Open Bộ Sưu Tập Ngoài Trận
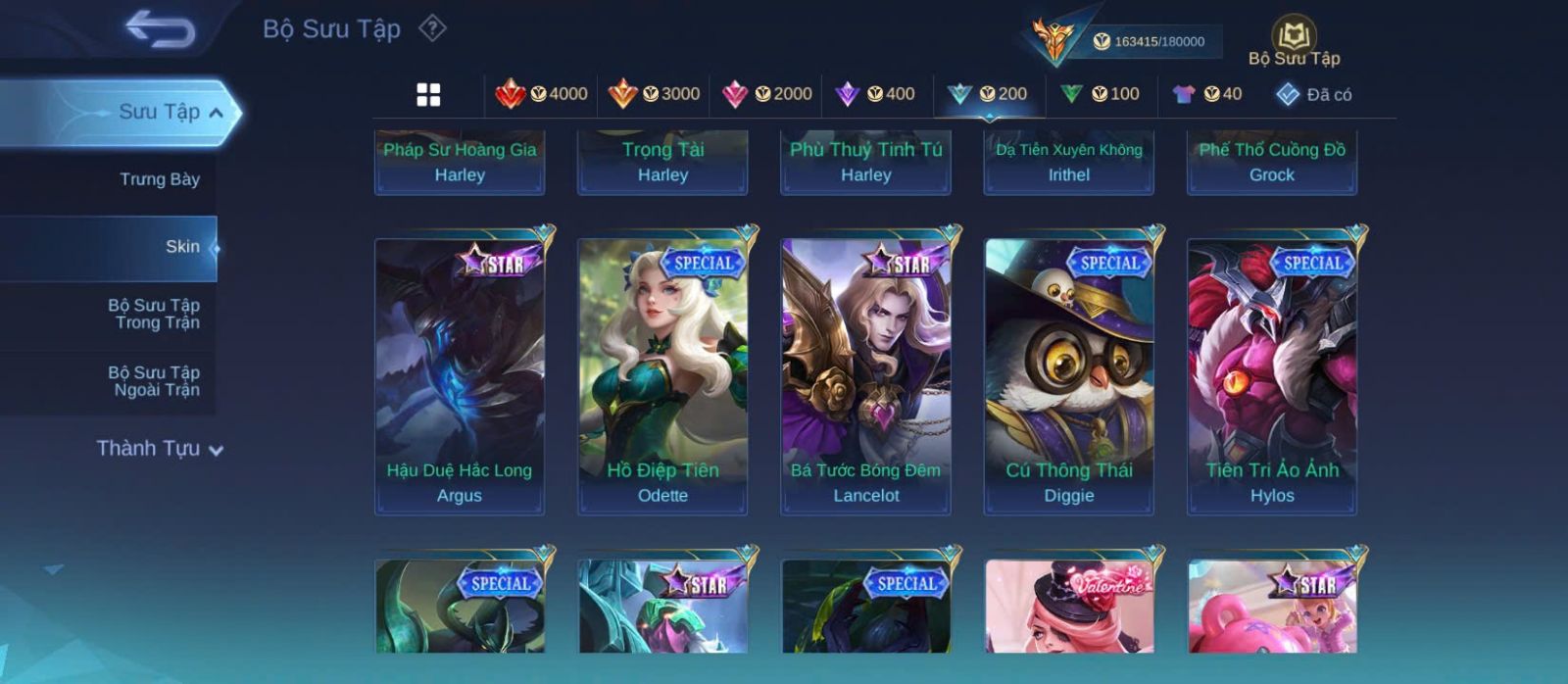The image size is (1568, 684). point(154,381)
